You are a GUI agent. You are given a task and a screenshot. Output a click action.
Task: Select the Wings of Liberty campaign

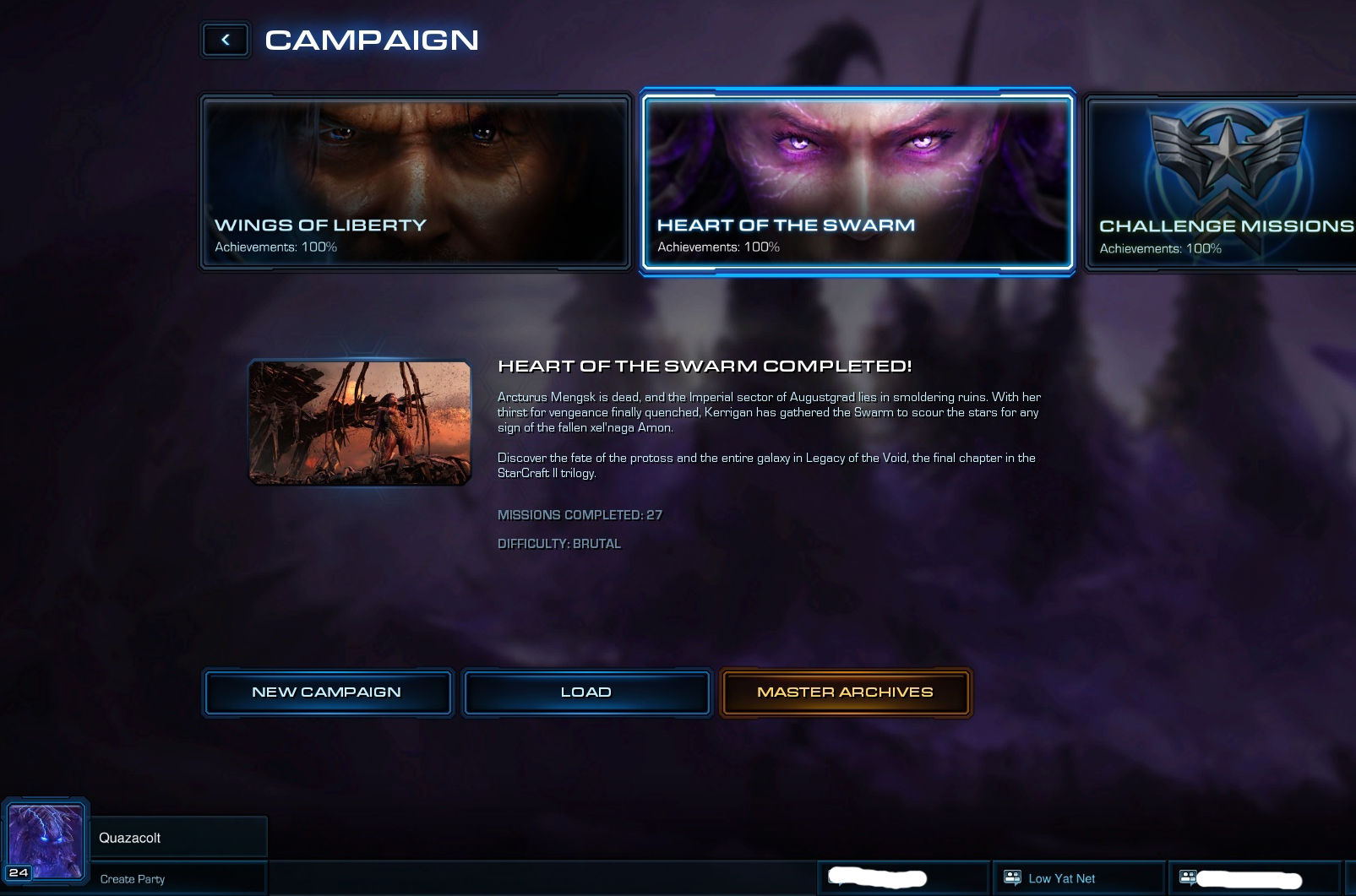coord(415,182)
